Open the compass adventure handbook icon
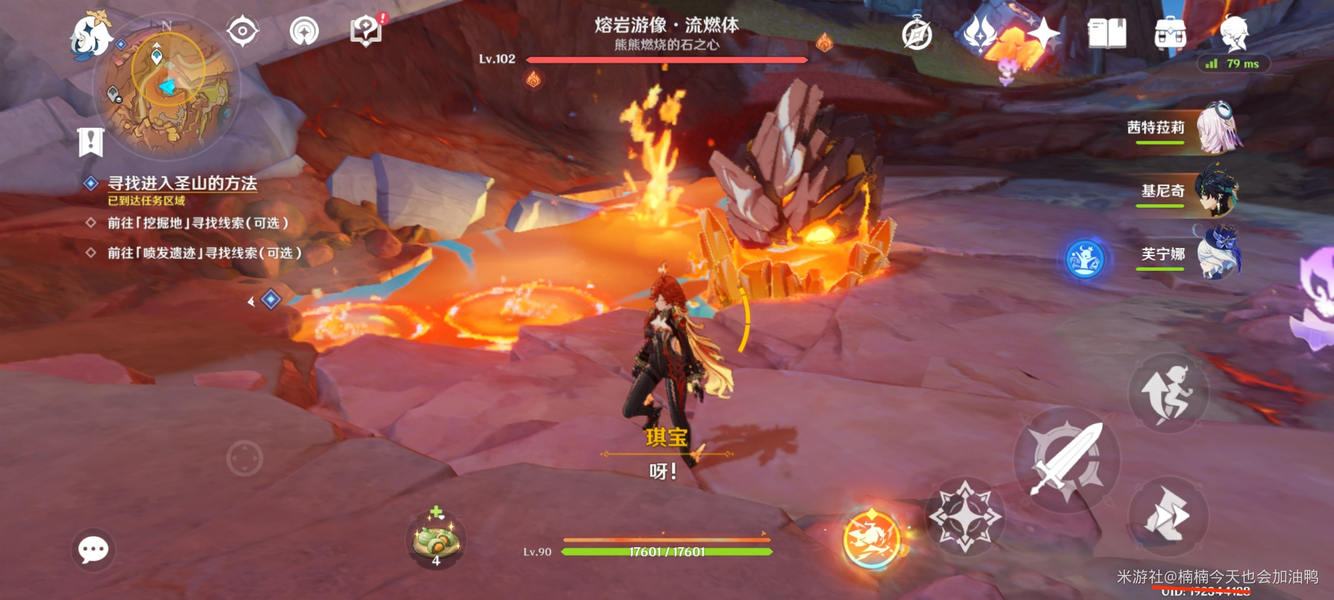This screenshot has height=600, width=1334. tap(917, 34)
